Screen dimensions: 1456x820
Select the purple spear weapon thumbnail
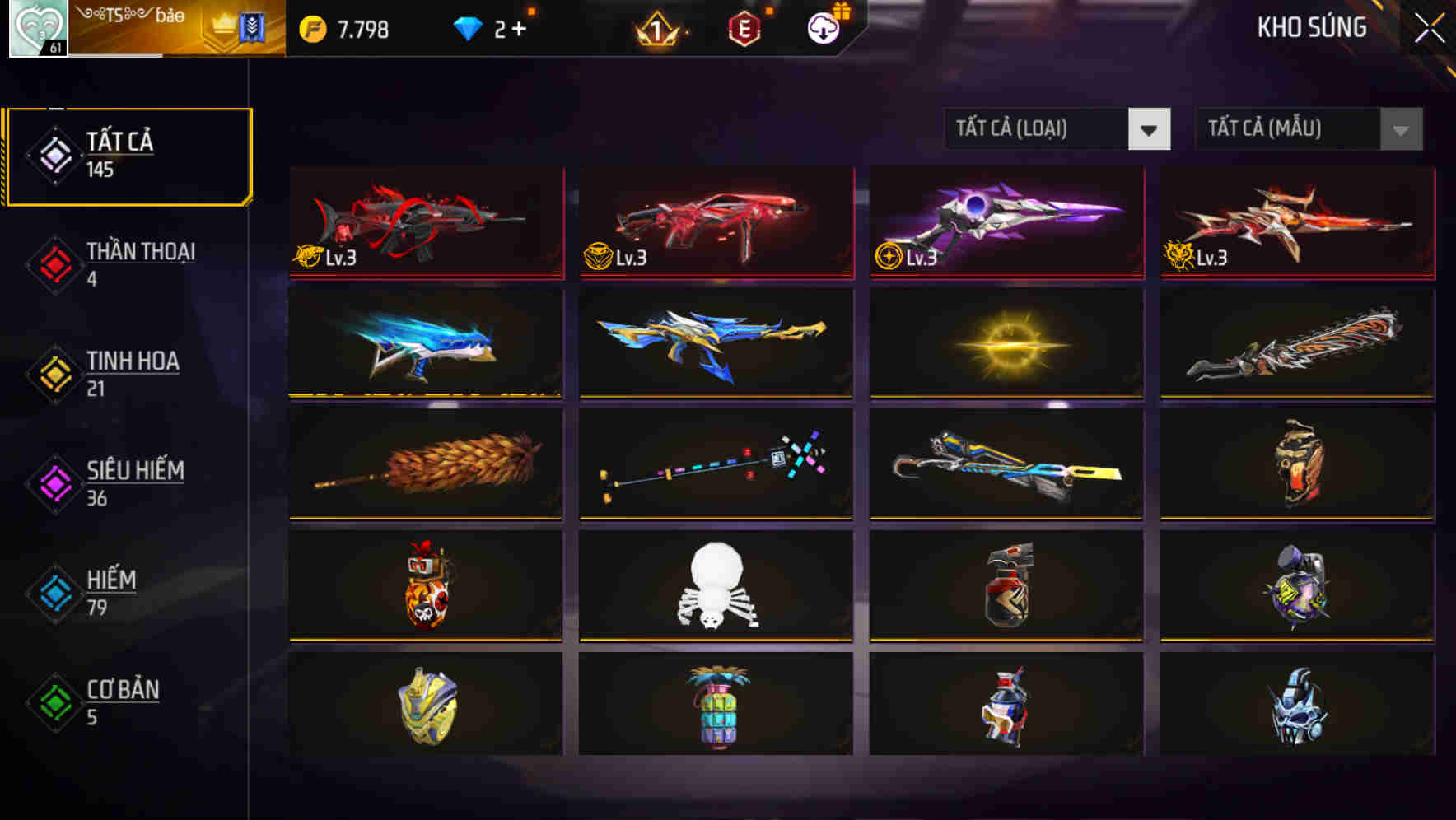[1005, 221]
